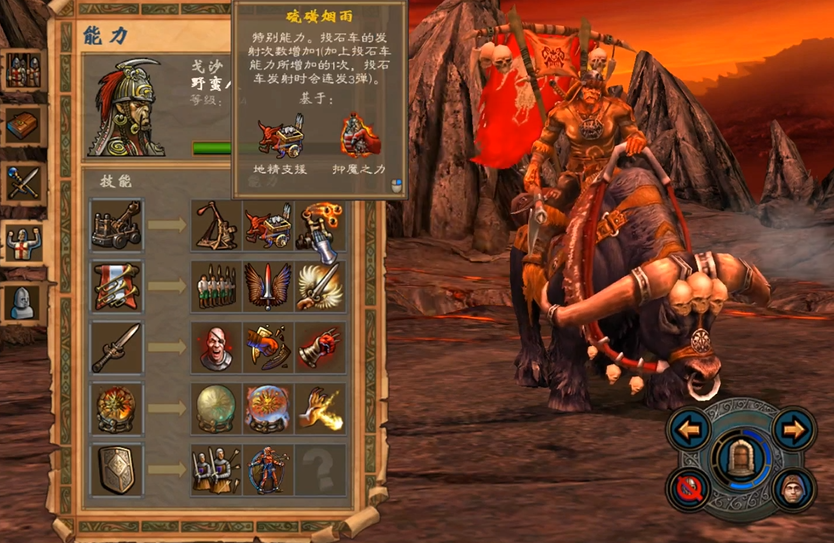Select the flexing hero abilities tab
This screenshot has height=543, width=834.
(x=23, y=242)
